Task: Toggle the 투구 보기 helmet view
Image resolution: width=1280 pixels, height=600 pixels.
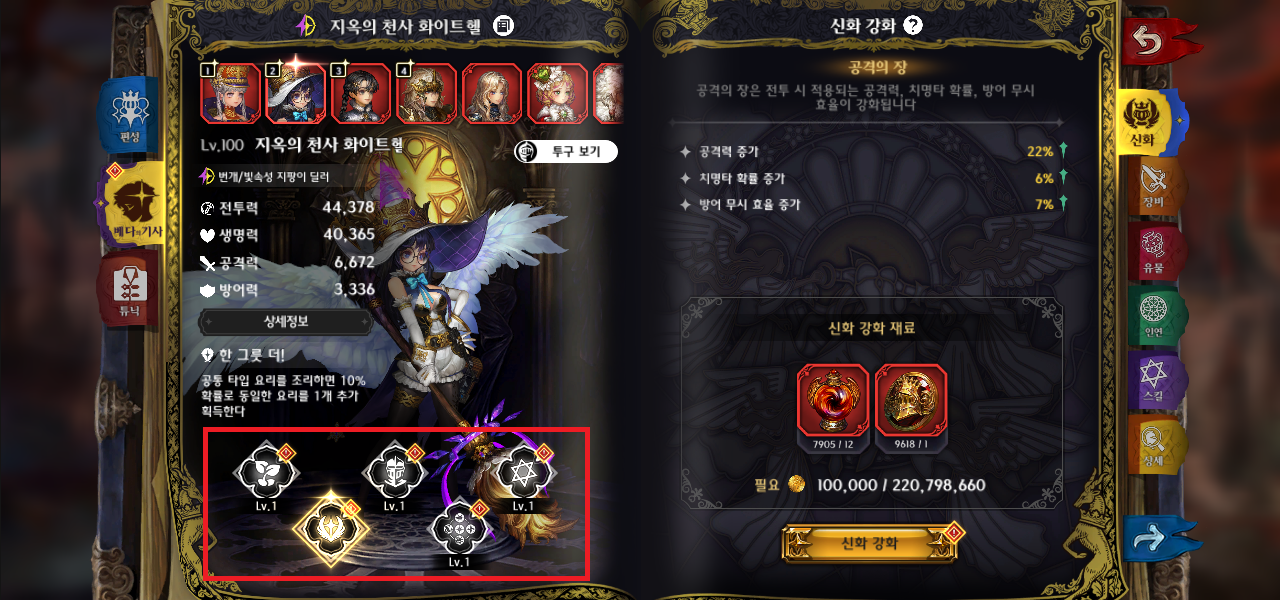Action: 566,152
